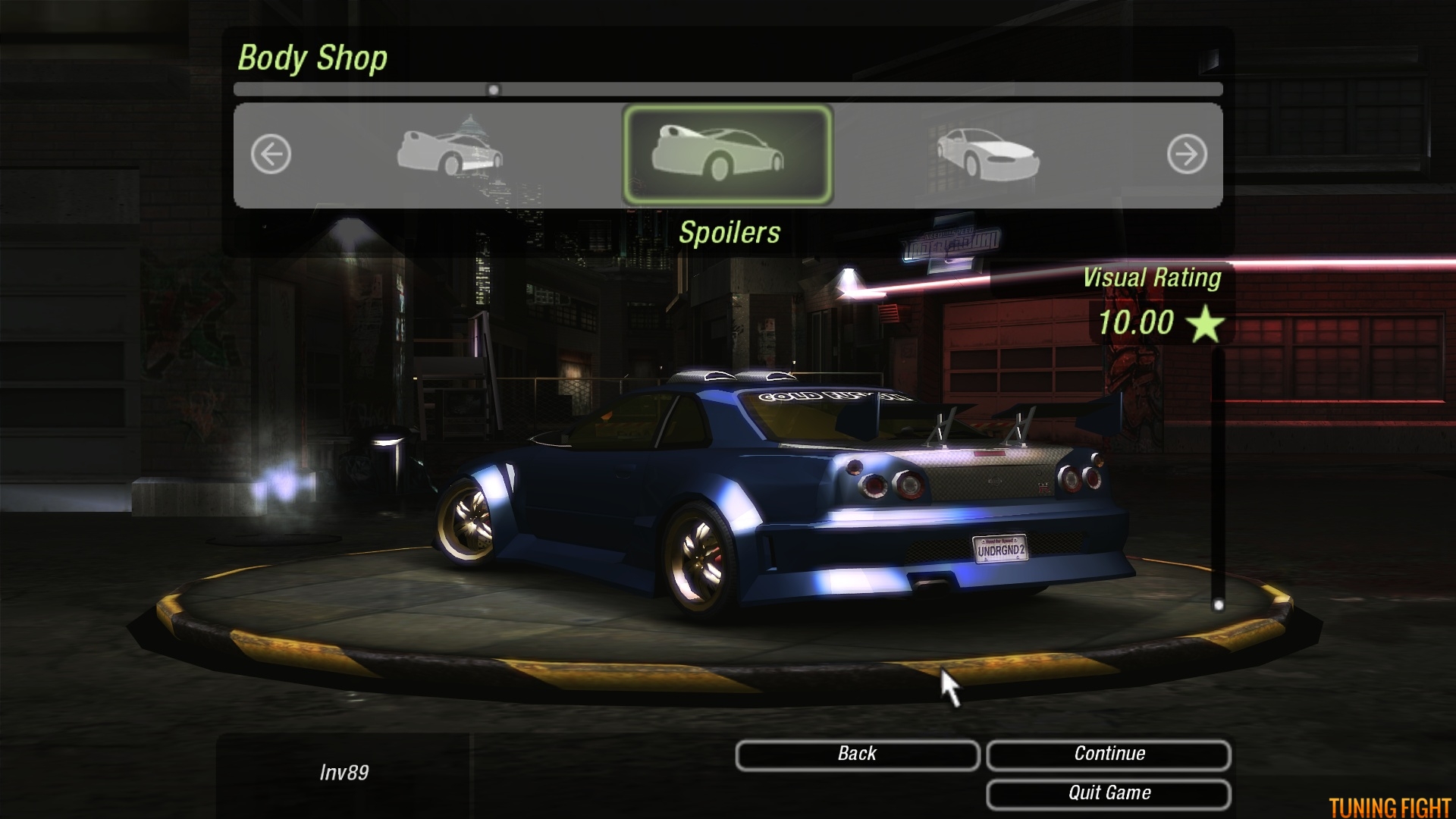The image size is (1456, 819).
Task: Select the car category left of Spoilers
Action: point(450,152)
